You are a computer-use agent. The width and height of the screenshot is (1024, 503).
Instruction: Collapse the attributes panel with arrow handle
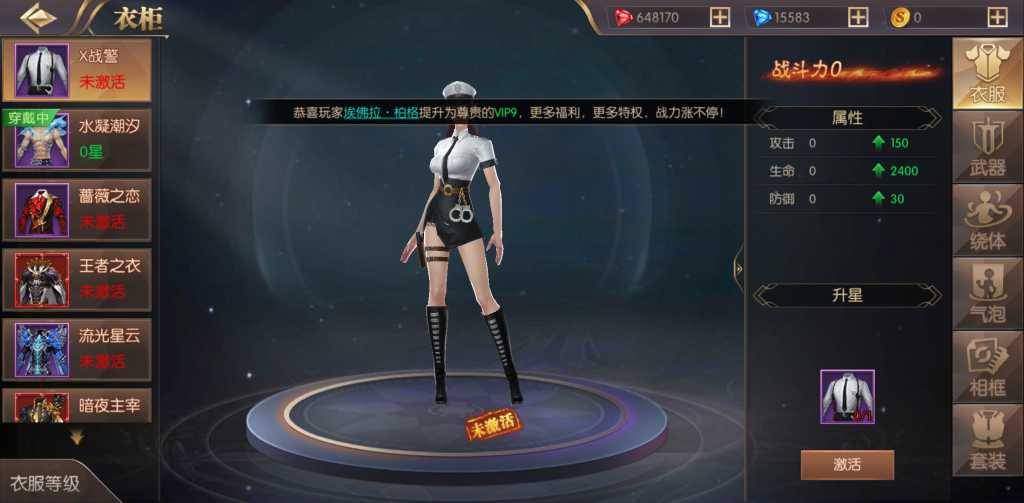[x=739, y=268]
